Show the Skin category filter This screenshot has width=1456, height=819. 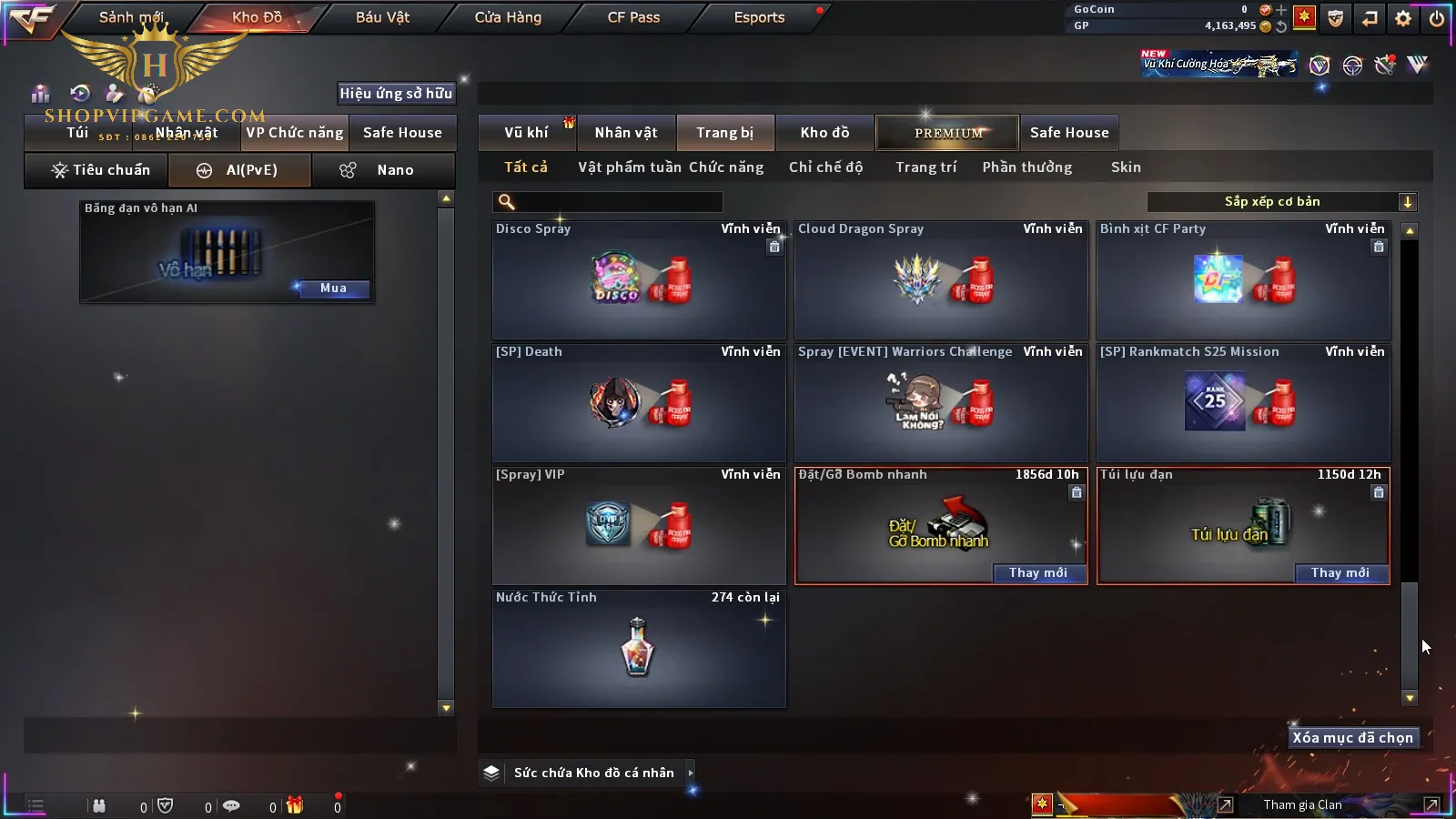[1126, 167]
